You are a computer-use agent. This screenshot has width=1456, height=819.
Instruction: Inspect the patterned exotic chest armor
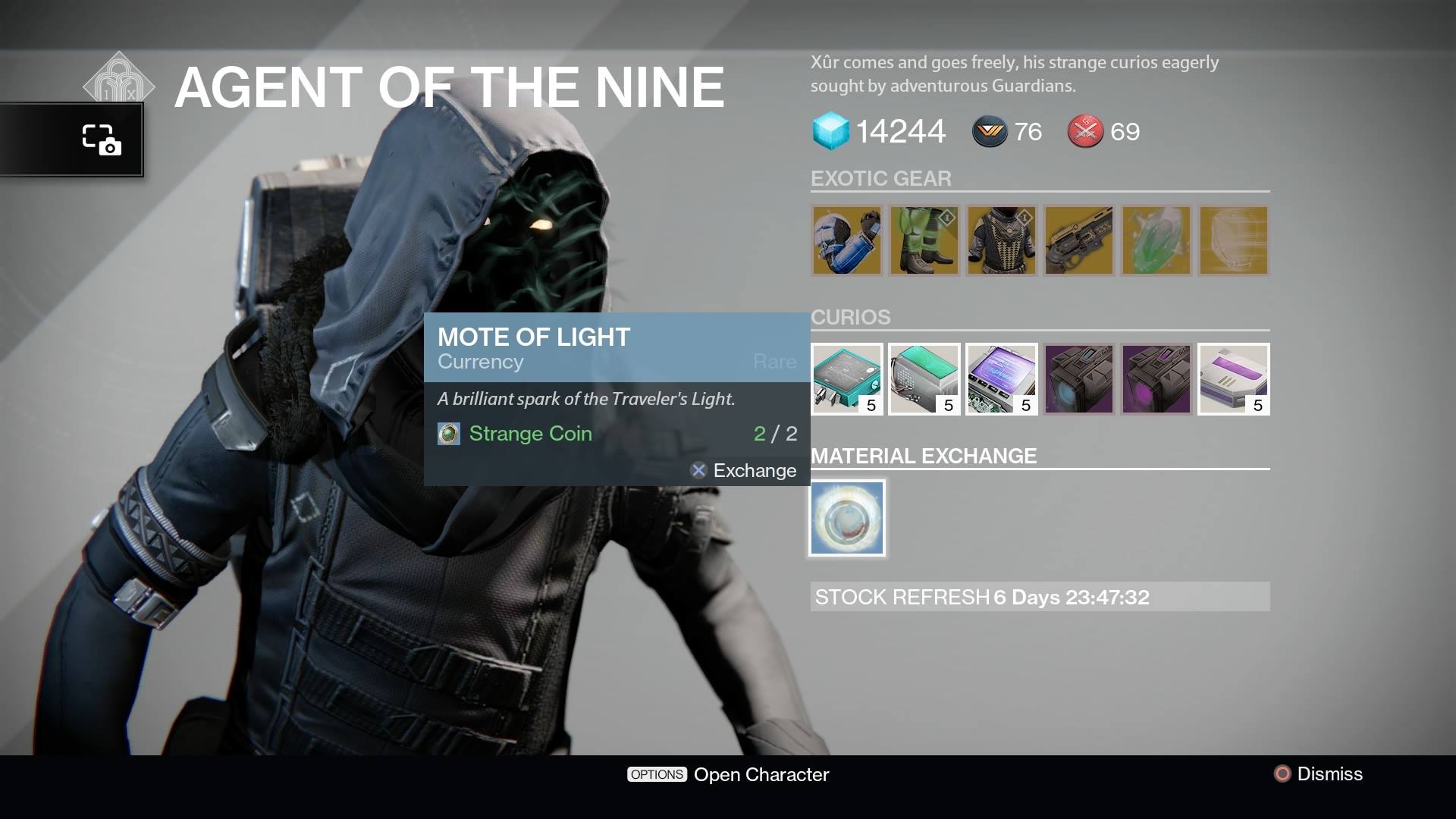(1002, 241)
